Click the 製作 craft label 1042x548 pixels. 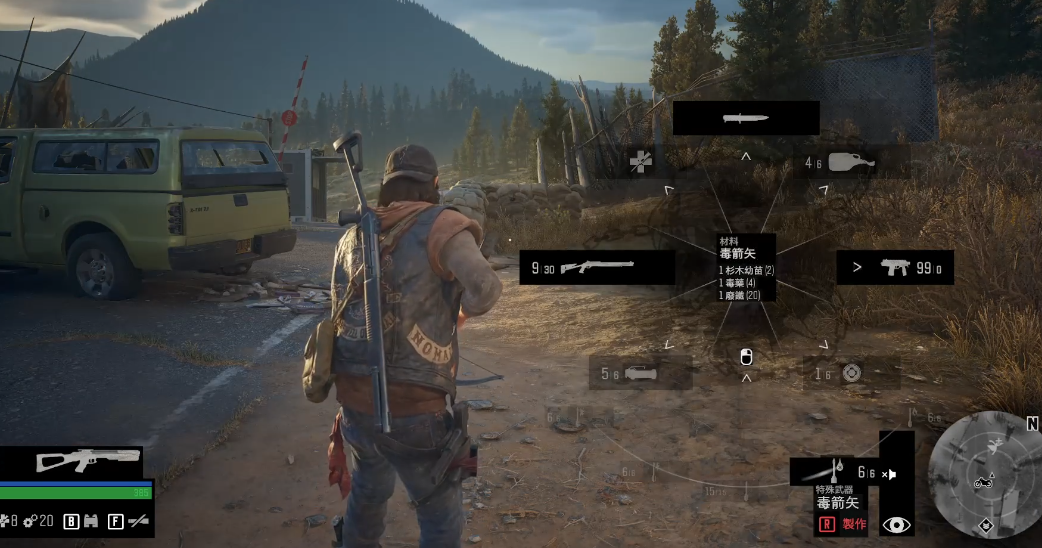853,524
